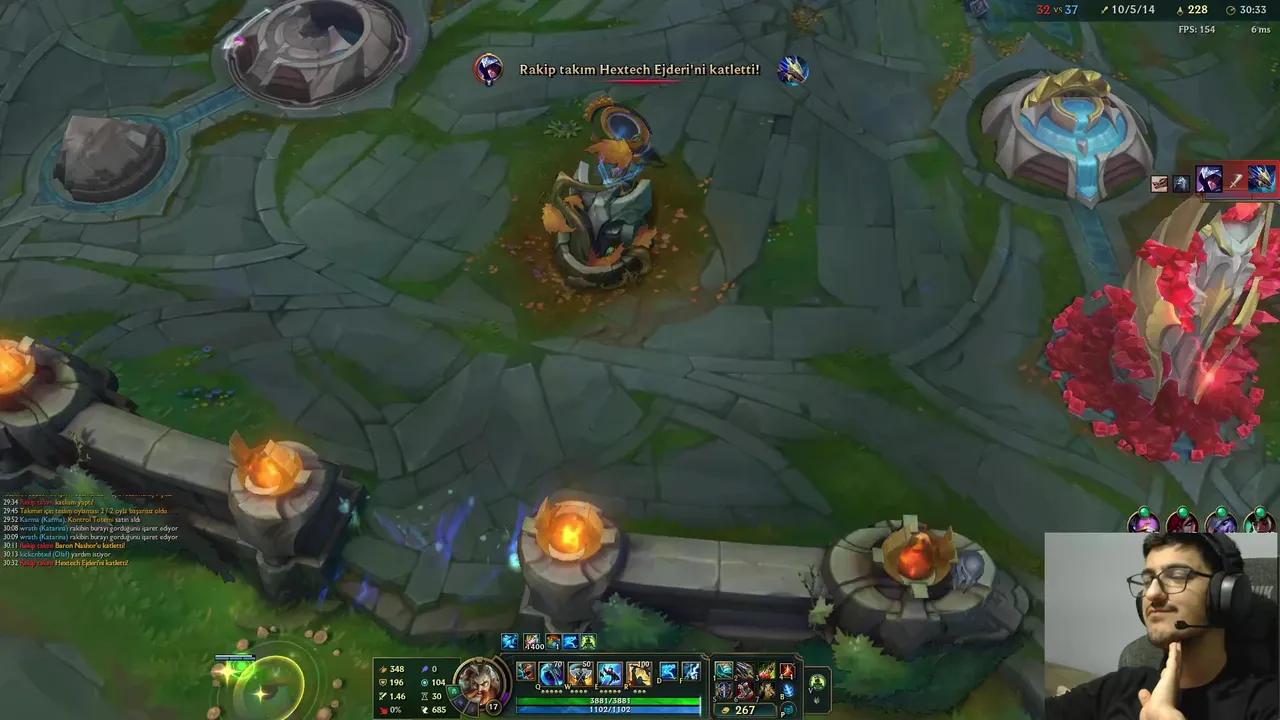Click the KDA display showing 10/5/14
The height and width of the screenshot is (720, 1280).
[x=1134, y=11]
